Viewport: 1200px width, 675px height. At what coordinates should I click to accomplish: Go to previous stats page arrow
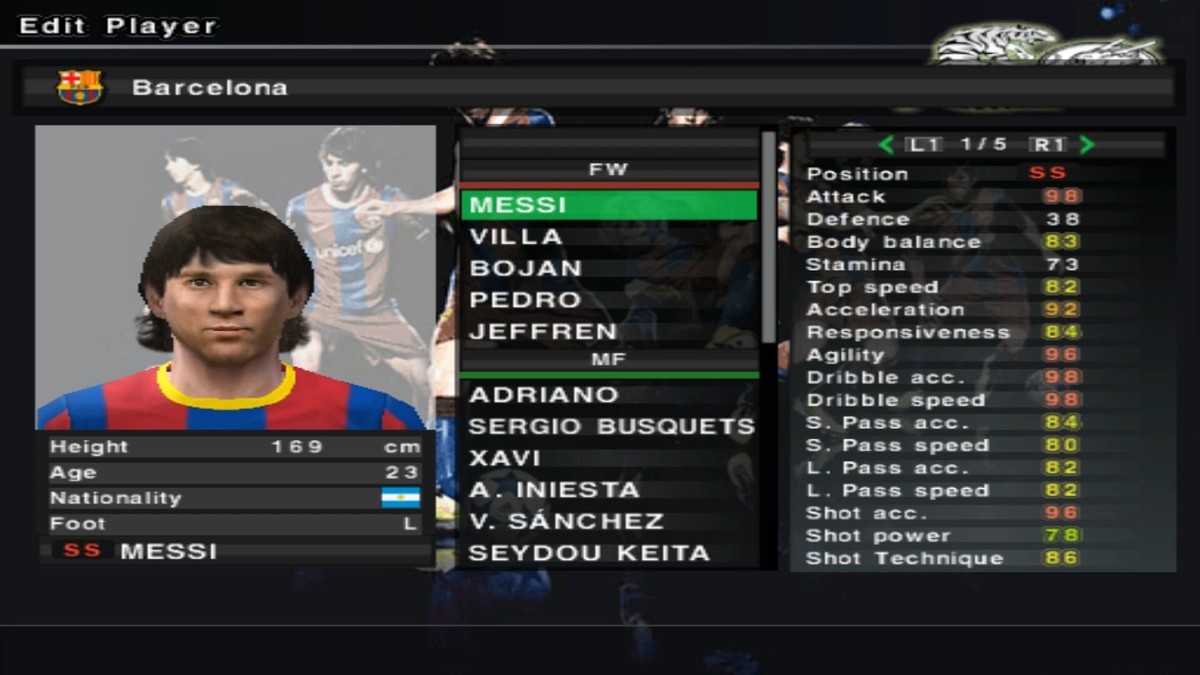tap(885, 145)
